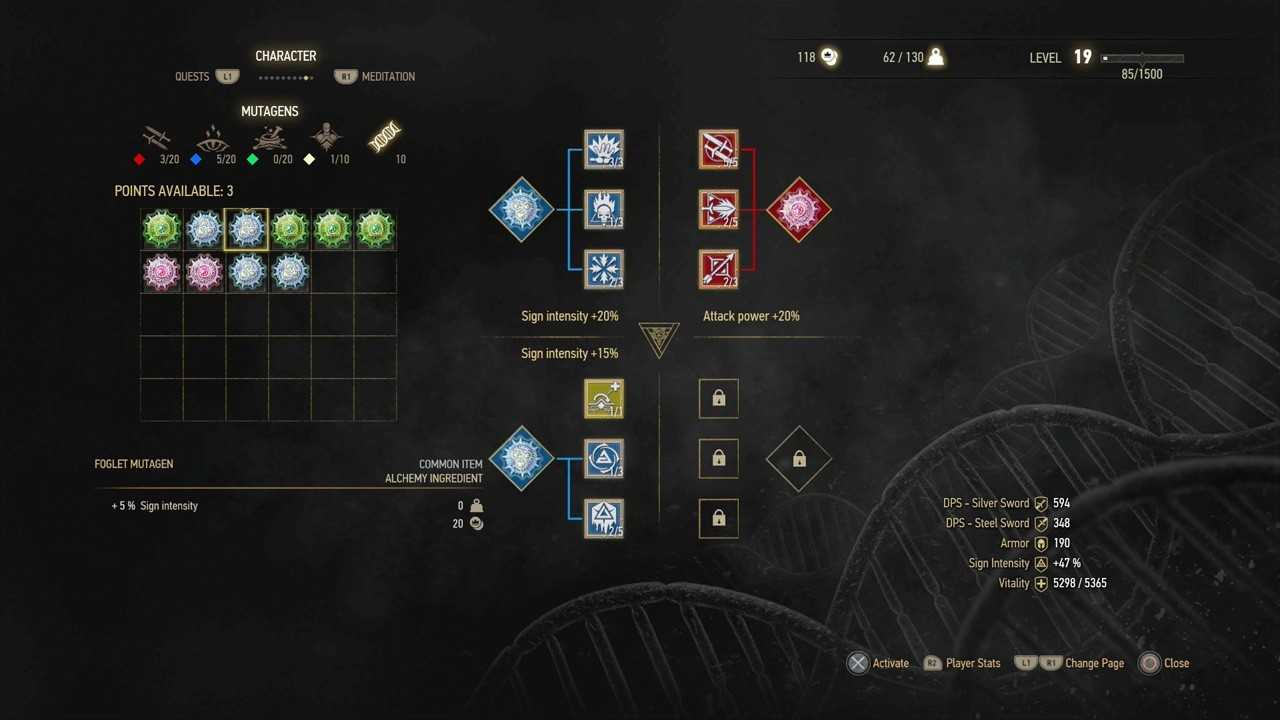Choose the red skill with the broad arrowhead
This screenshot has width=1280, height=720.
[718, 210]
